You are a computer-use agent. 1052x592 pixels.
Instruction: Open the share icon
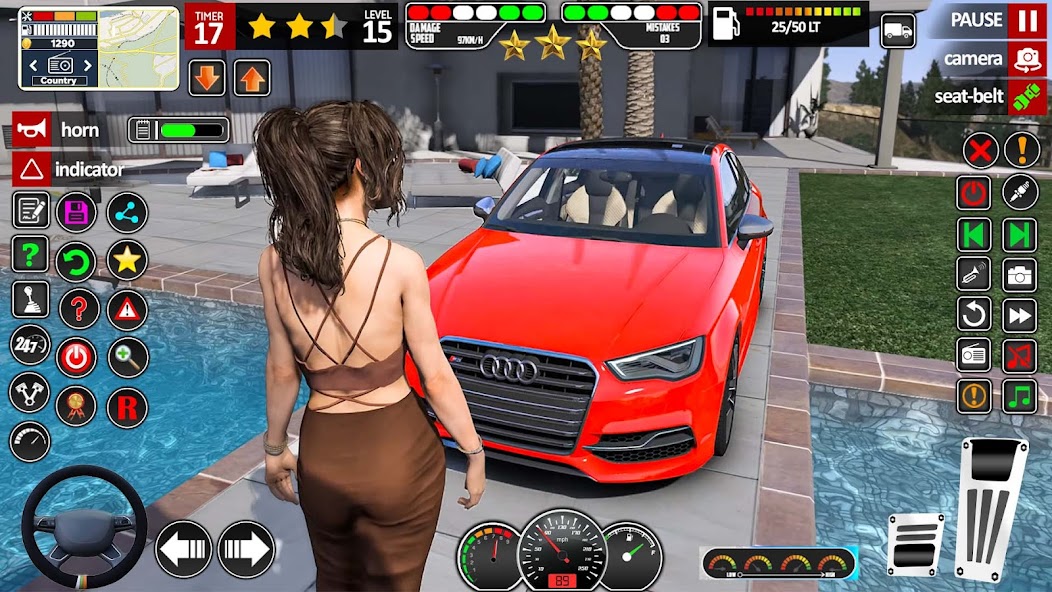click(x=127, y=212)
